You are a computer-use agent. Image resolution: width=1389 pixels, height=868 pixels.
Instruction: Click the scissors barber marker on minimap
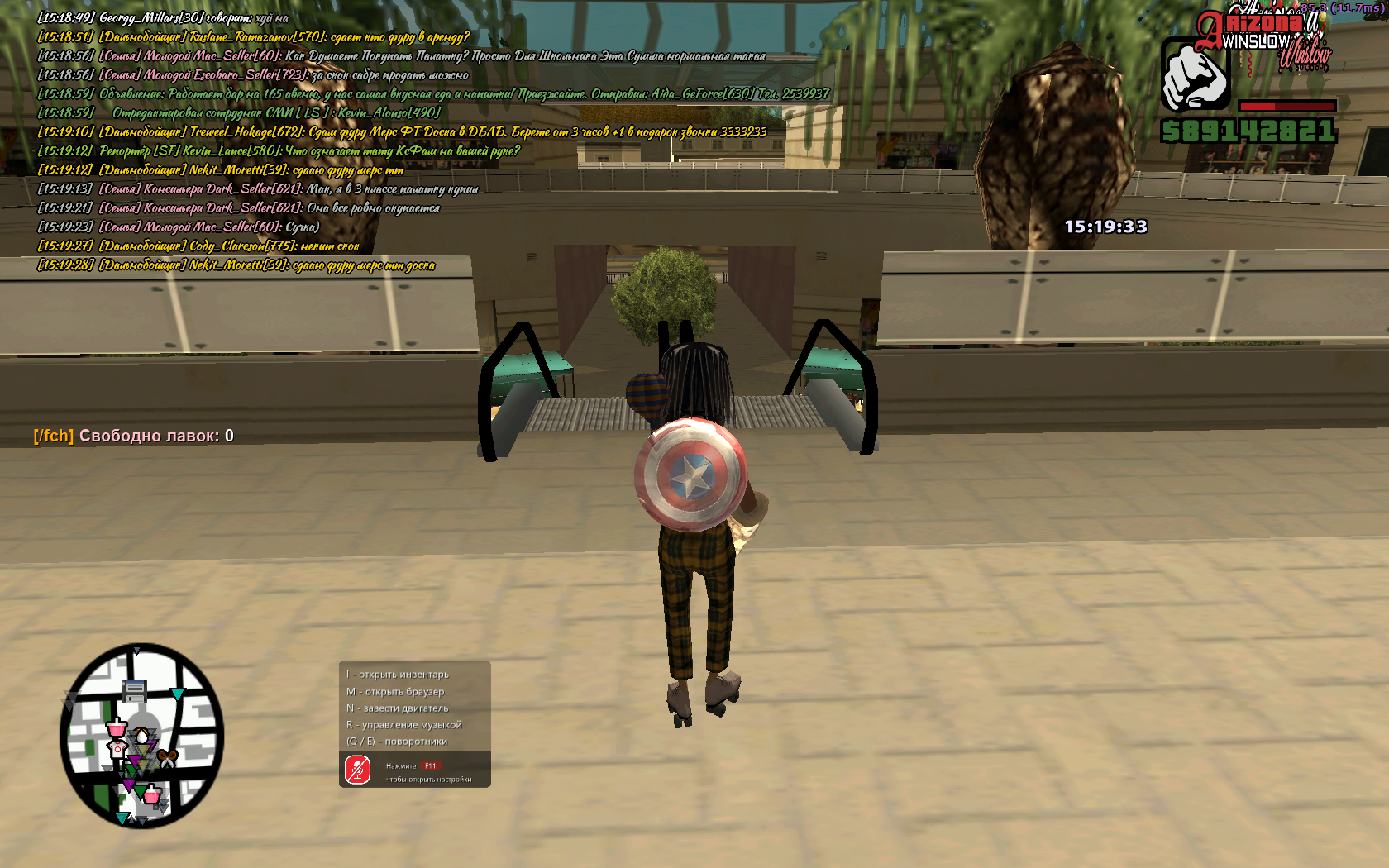[x=168, y=756]
